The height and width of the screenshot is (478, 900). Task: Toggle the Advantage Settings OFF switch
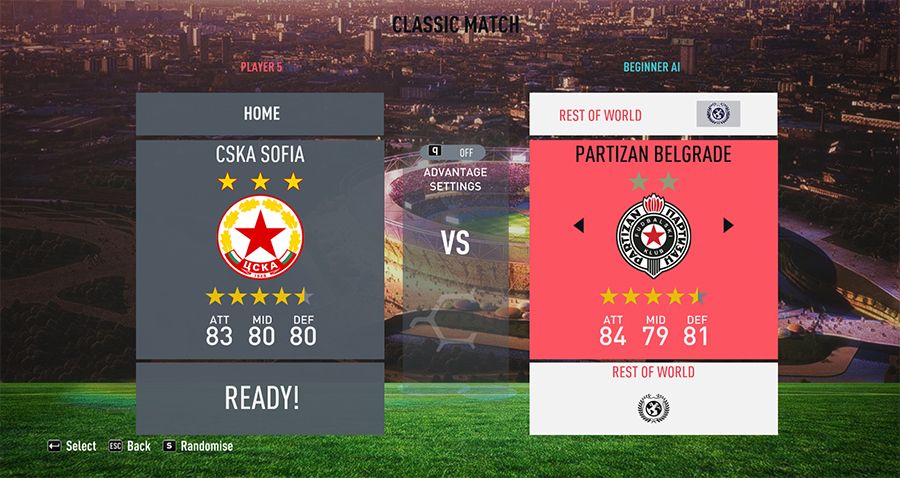pyautogui.click(x=456, y=152)
